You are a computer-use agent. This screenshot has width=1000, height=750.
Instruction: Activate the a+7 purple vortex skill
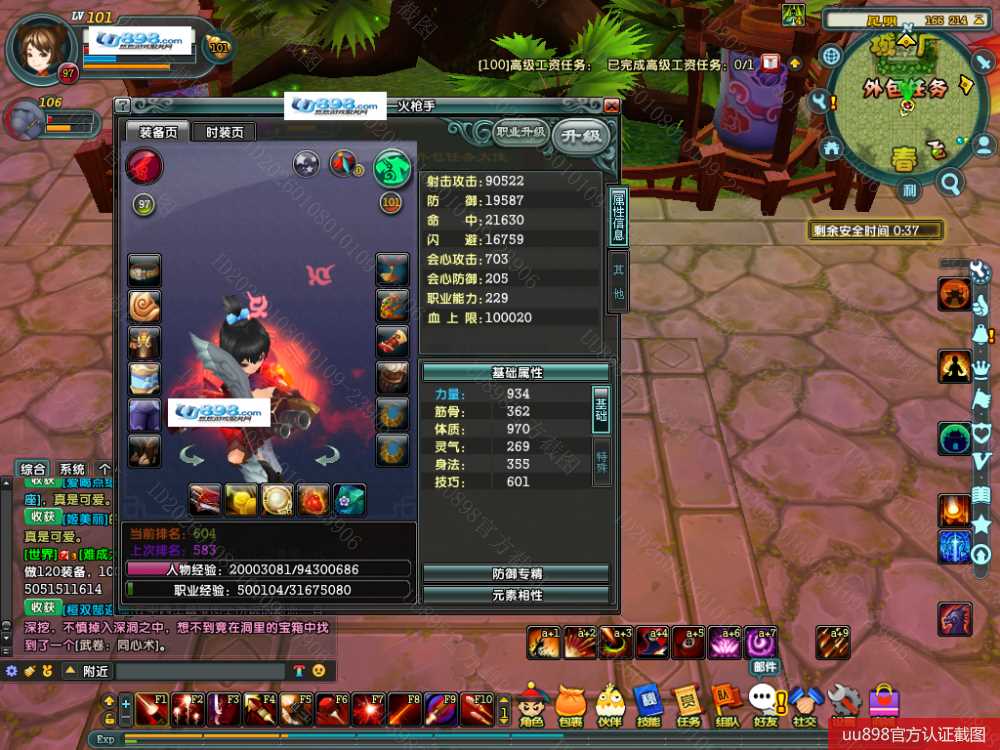(761, 642)
